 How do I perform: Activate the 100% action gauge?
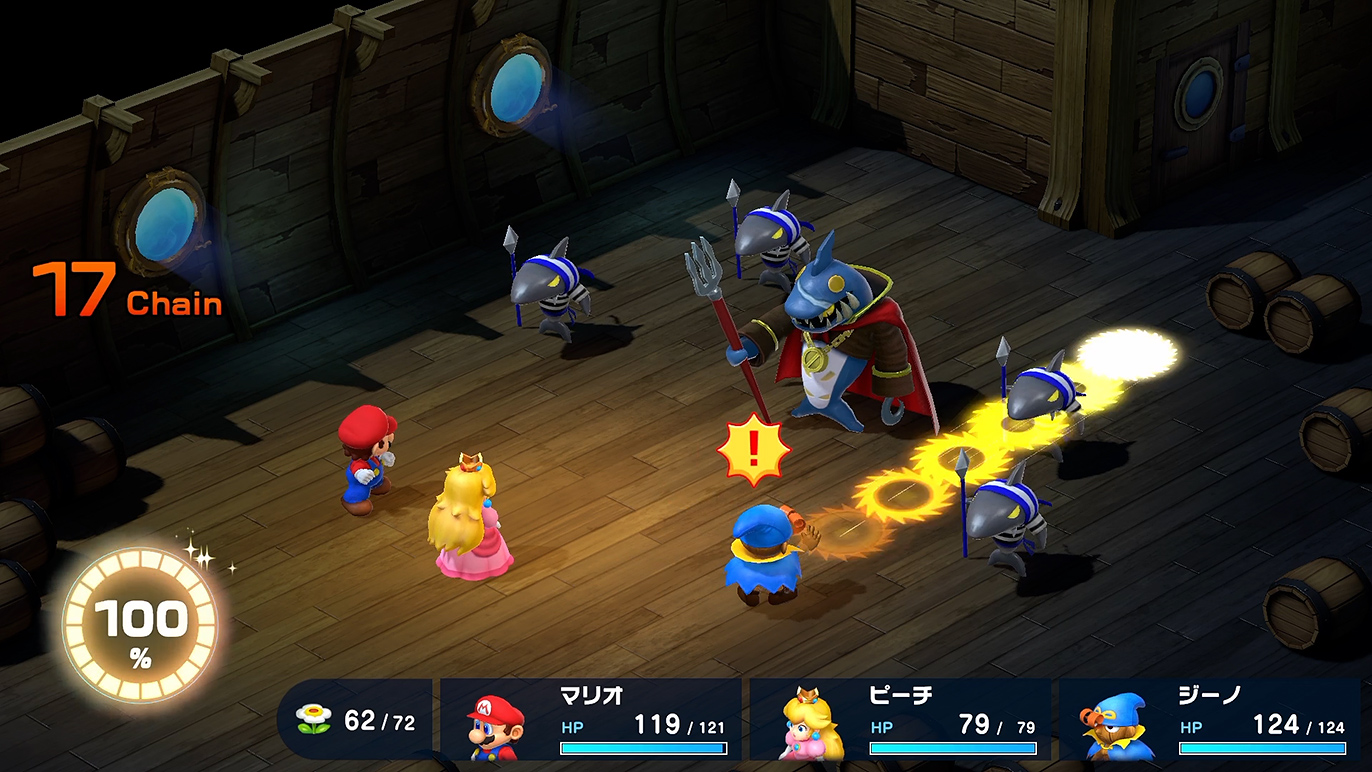[x=140, y=627]
